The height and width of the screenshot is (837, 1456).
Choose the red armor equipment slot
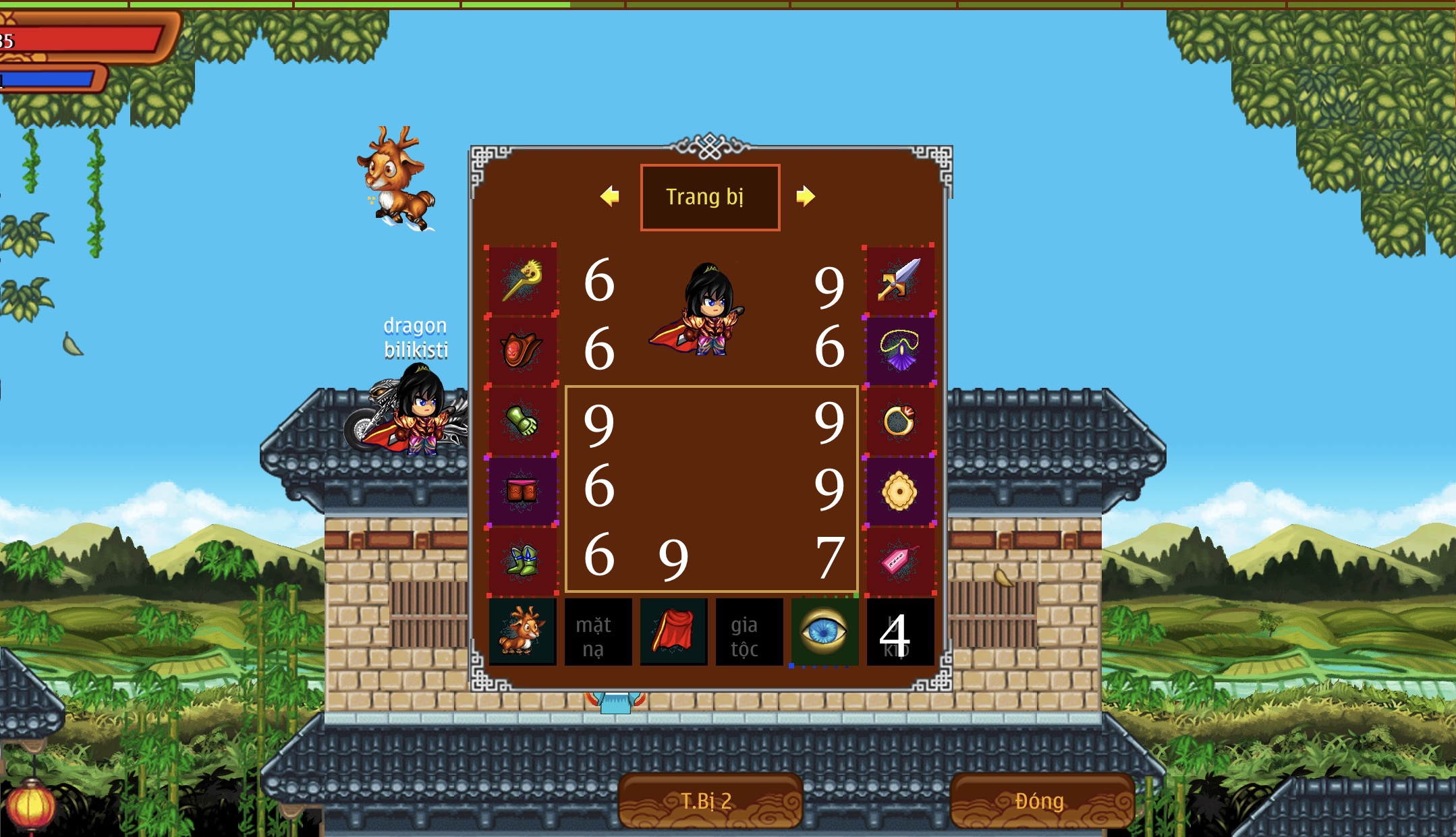(x=522, y=351)
